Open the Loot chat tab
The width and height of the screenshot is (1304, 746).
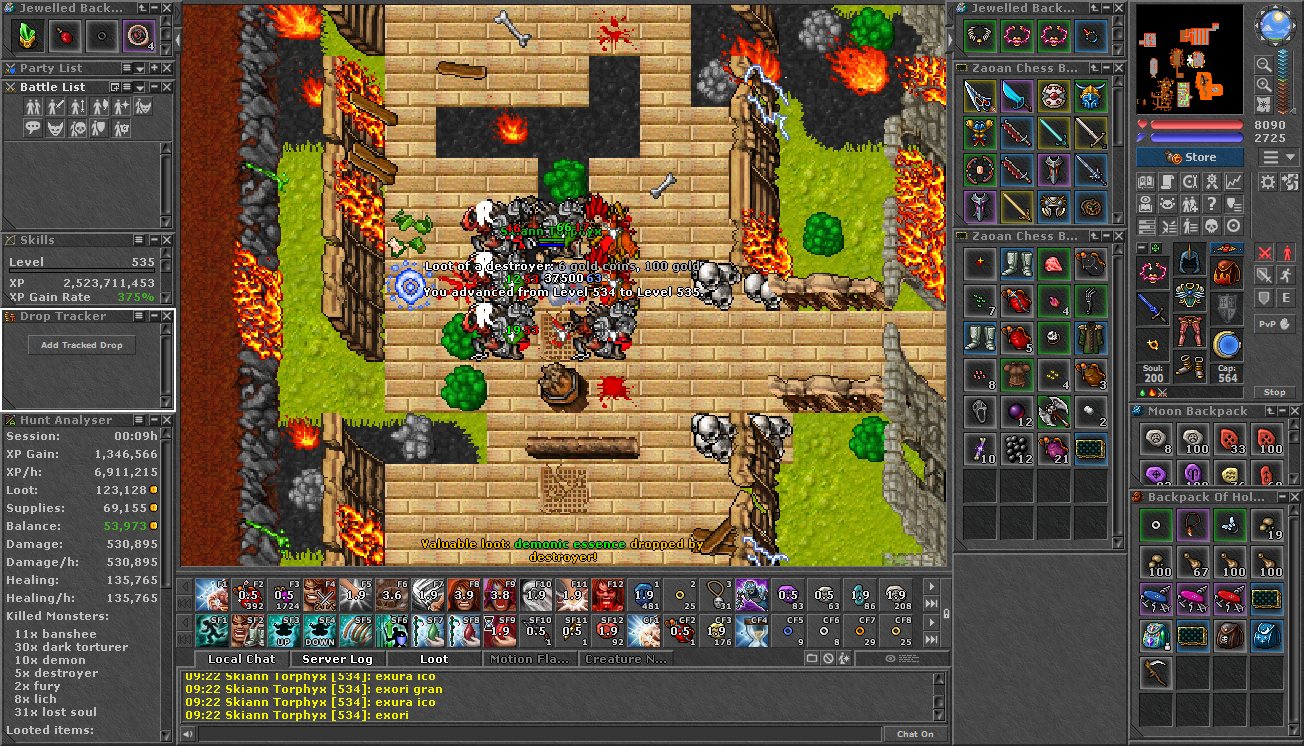pos(434,659)
